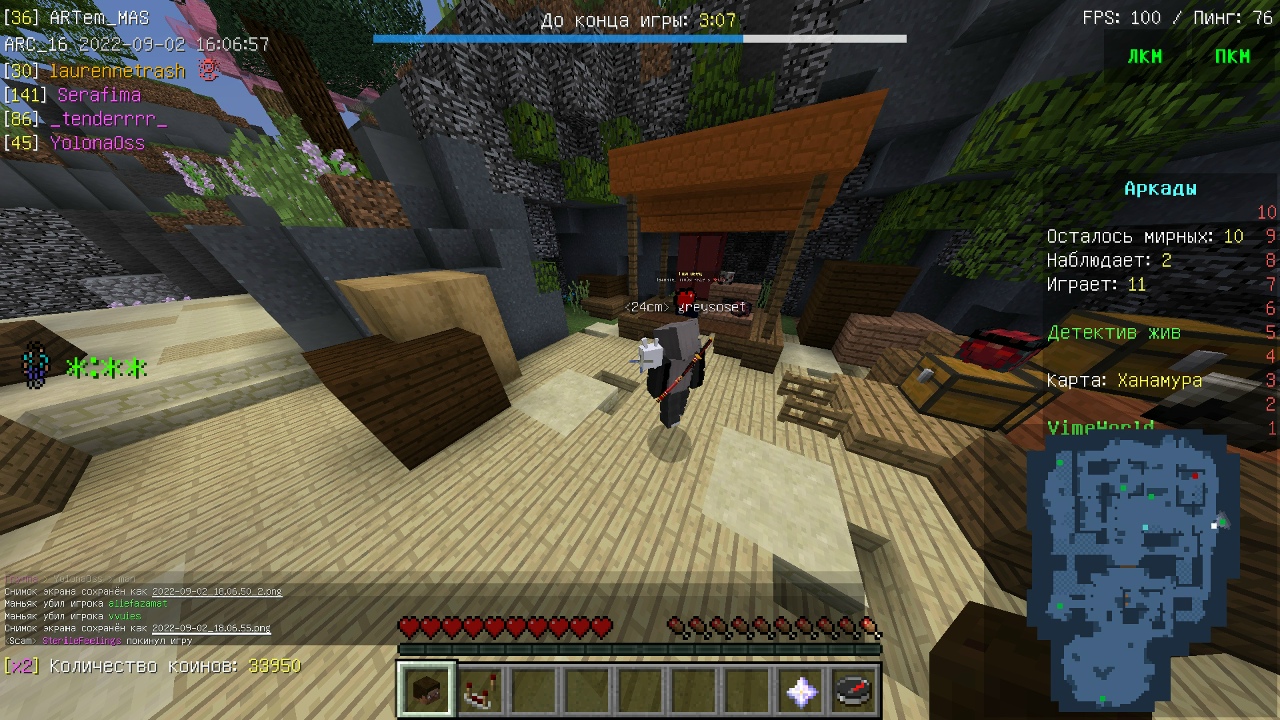Click the ПКМ keystroke indicator

[1232, 57]
